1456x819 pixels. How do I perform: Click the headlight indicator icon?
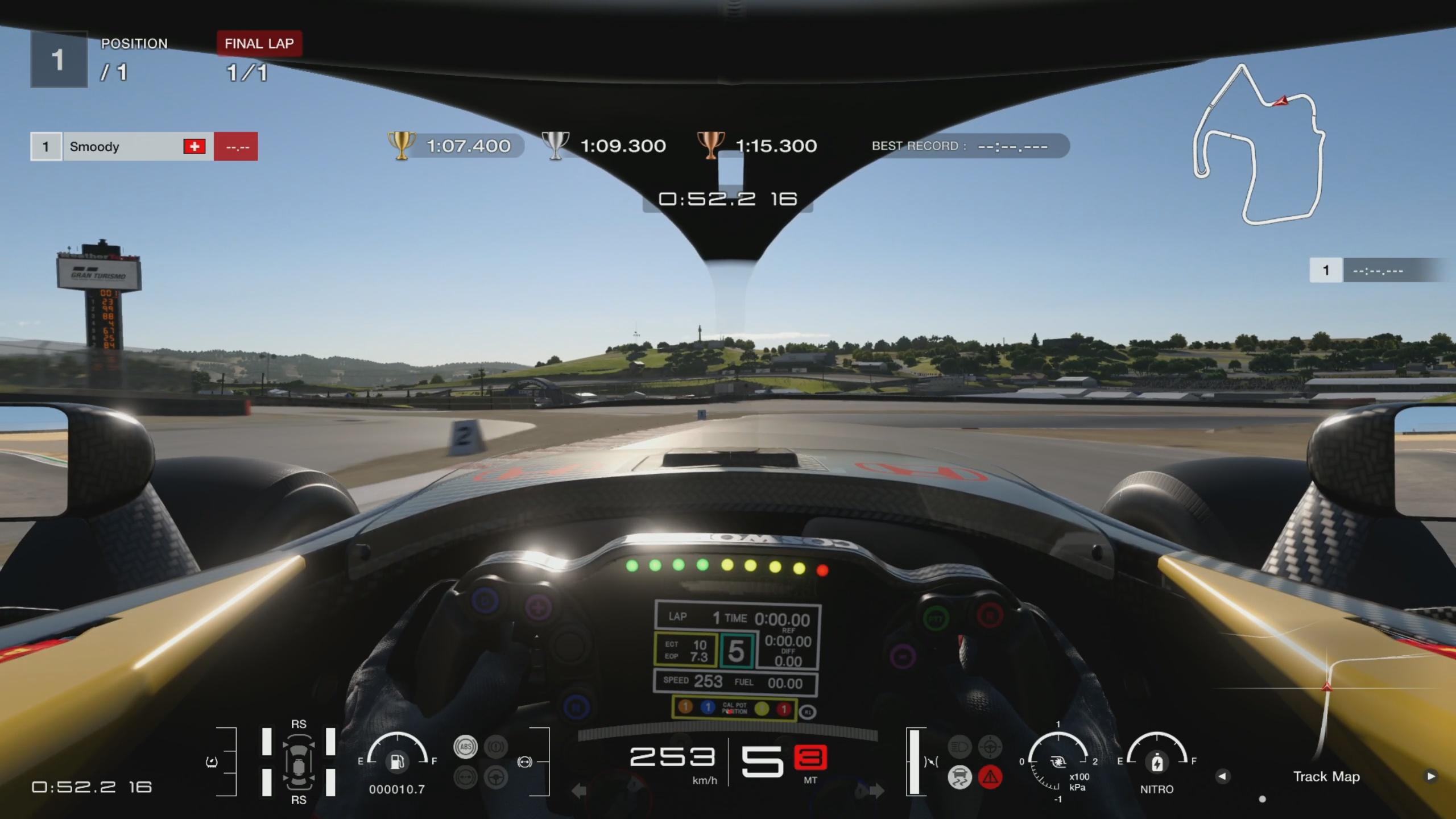pos(959,747)
